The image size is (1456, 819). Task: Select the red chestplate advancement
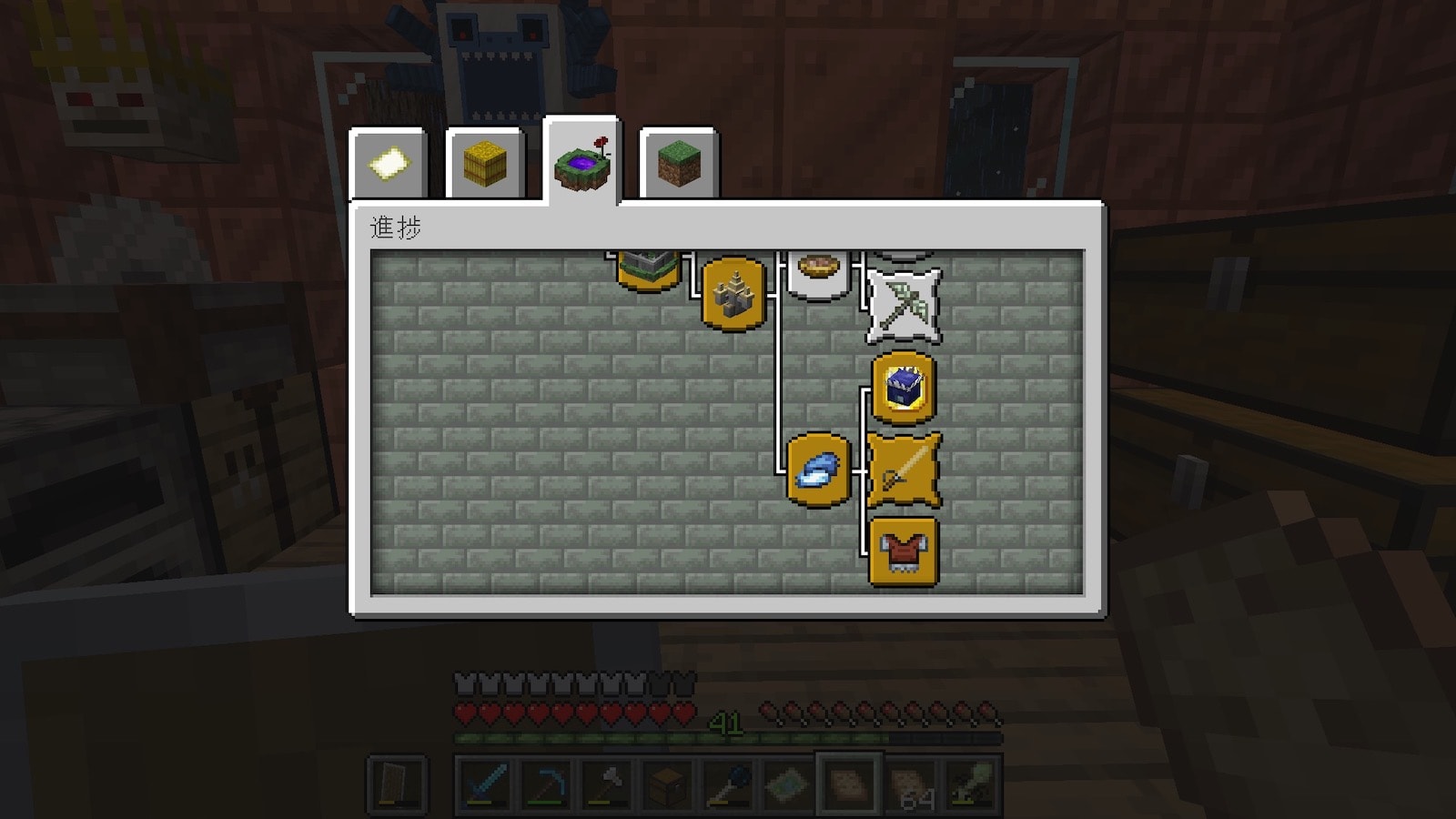pos(904,551)
